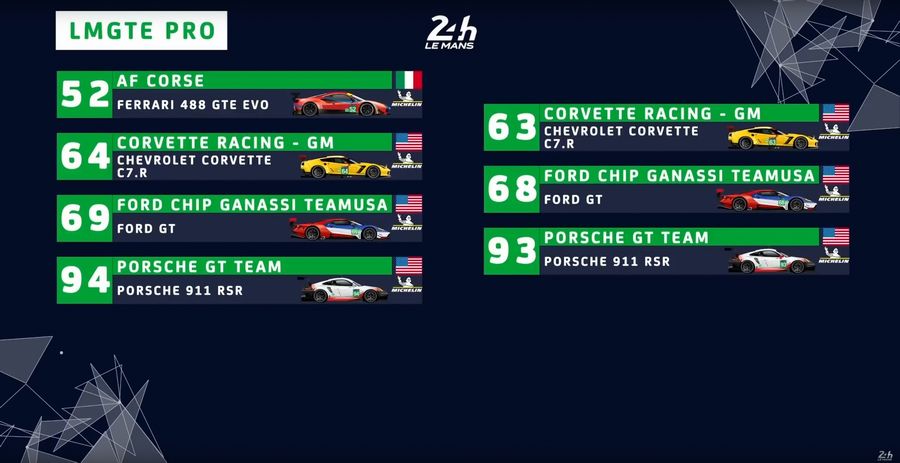Screen dimensions: 900x463
Task: Choose the #63 Corvette Racing entry
Action: 667,128
